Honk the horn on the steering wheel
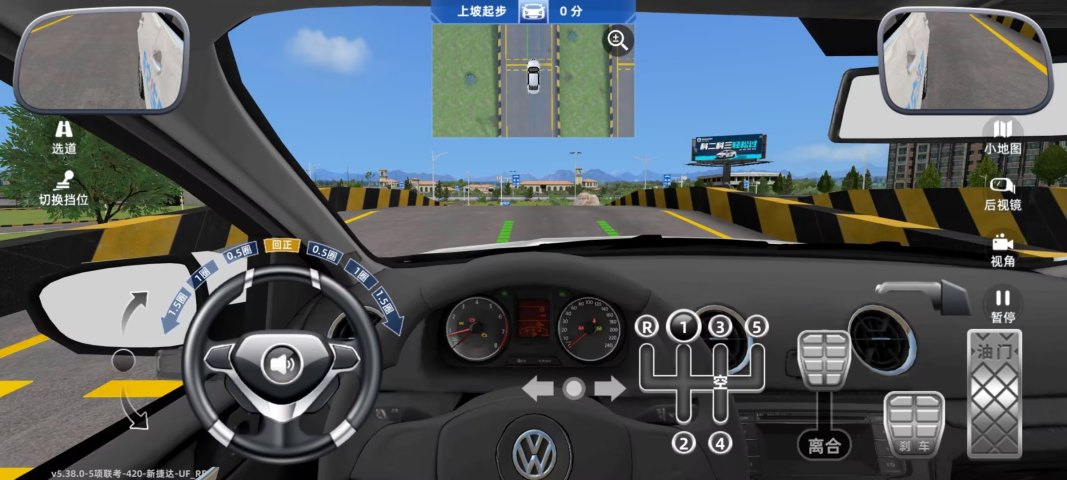The image size is (1067, 480). [x=282, y=364]
